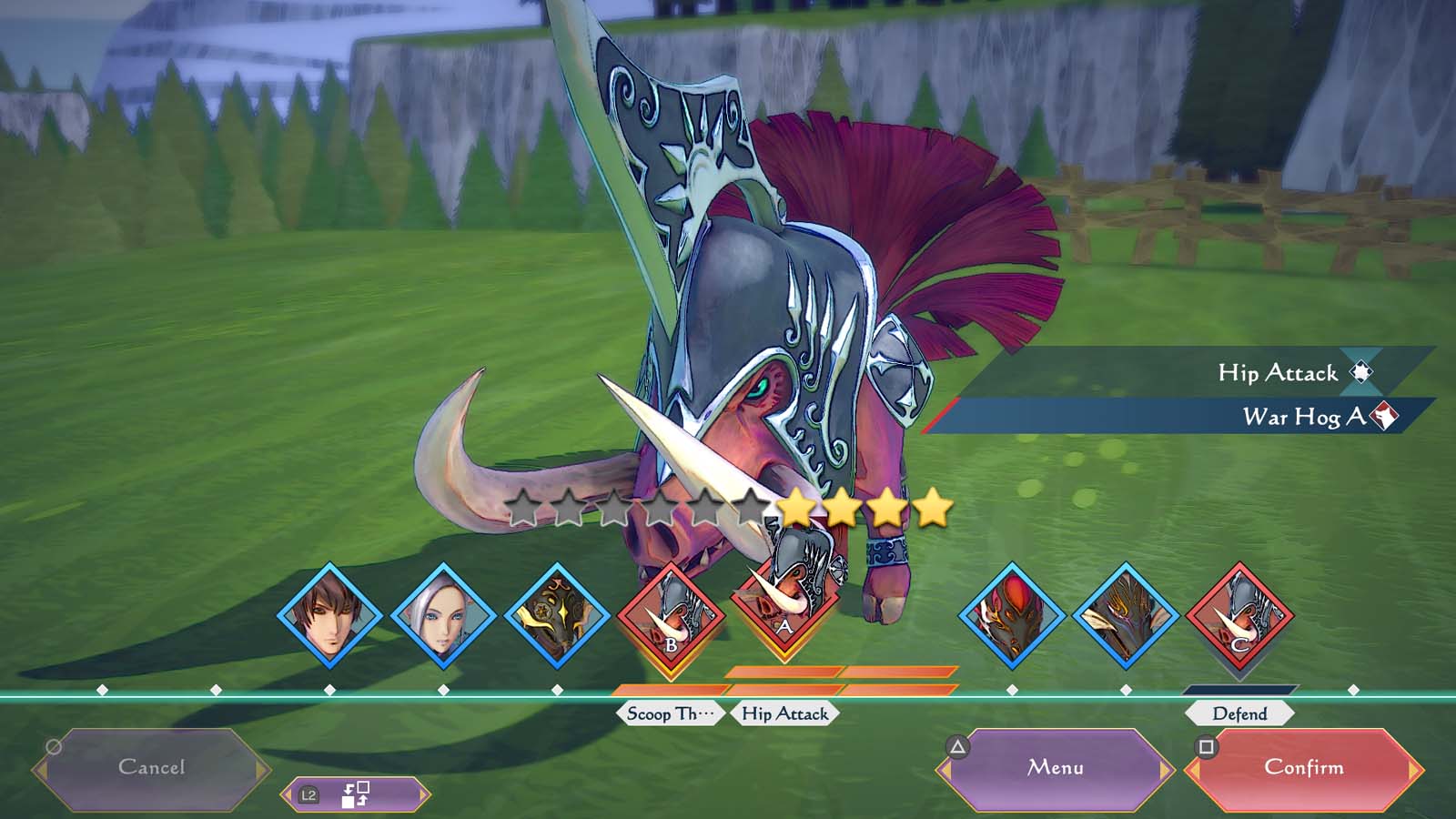1456x819 pixels.
Task: Select the golden-masked dark creature portrait
Action: coord(557,616)
